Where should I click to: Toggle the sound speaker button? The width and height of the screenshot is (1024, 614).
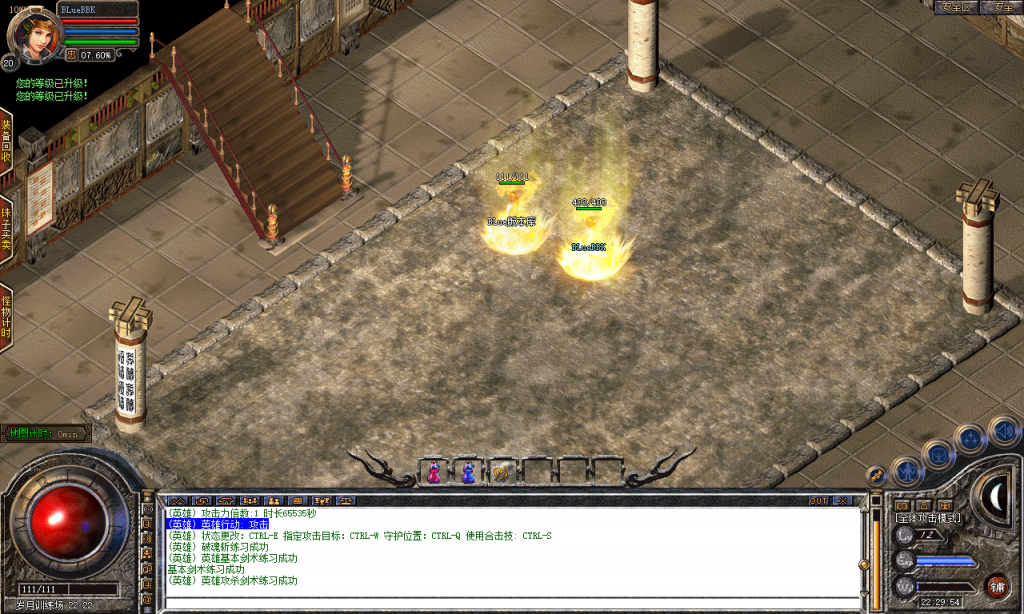[1003, 431]
